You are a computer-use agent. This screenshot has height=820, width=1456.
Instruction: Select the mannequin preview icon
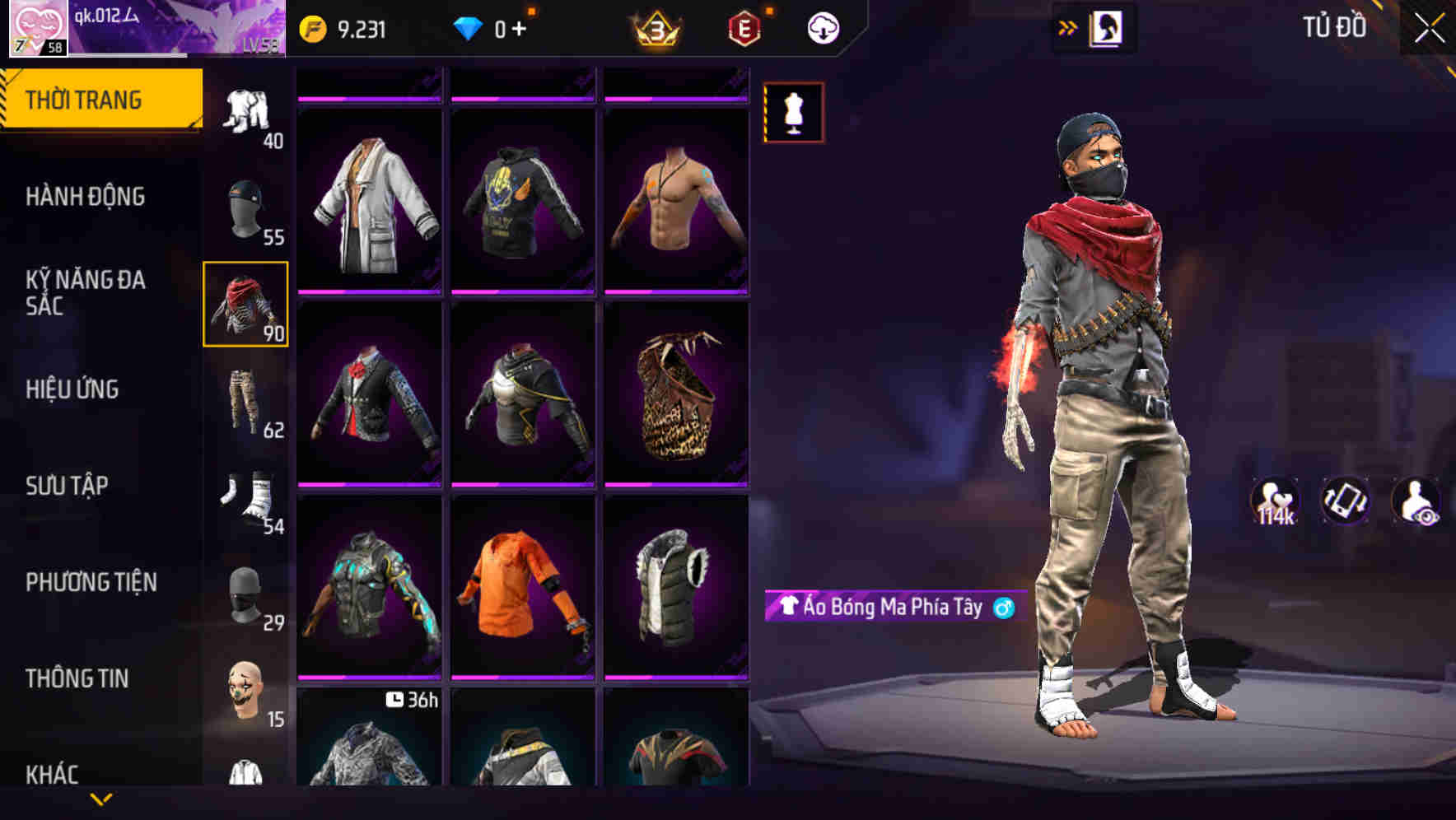point(793,113)
